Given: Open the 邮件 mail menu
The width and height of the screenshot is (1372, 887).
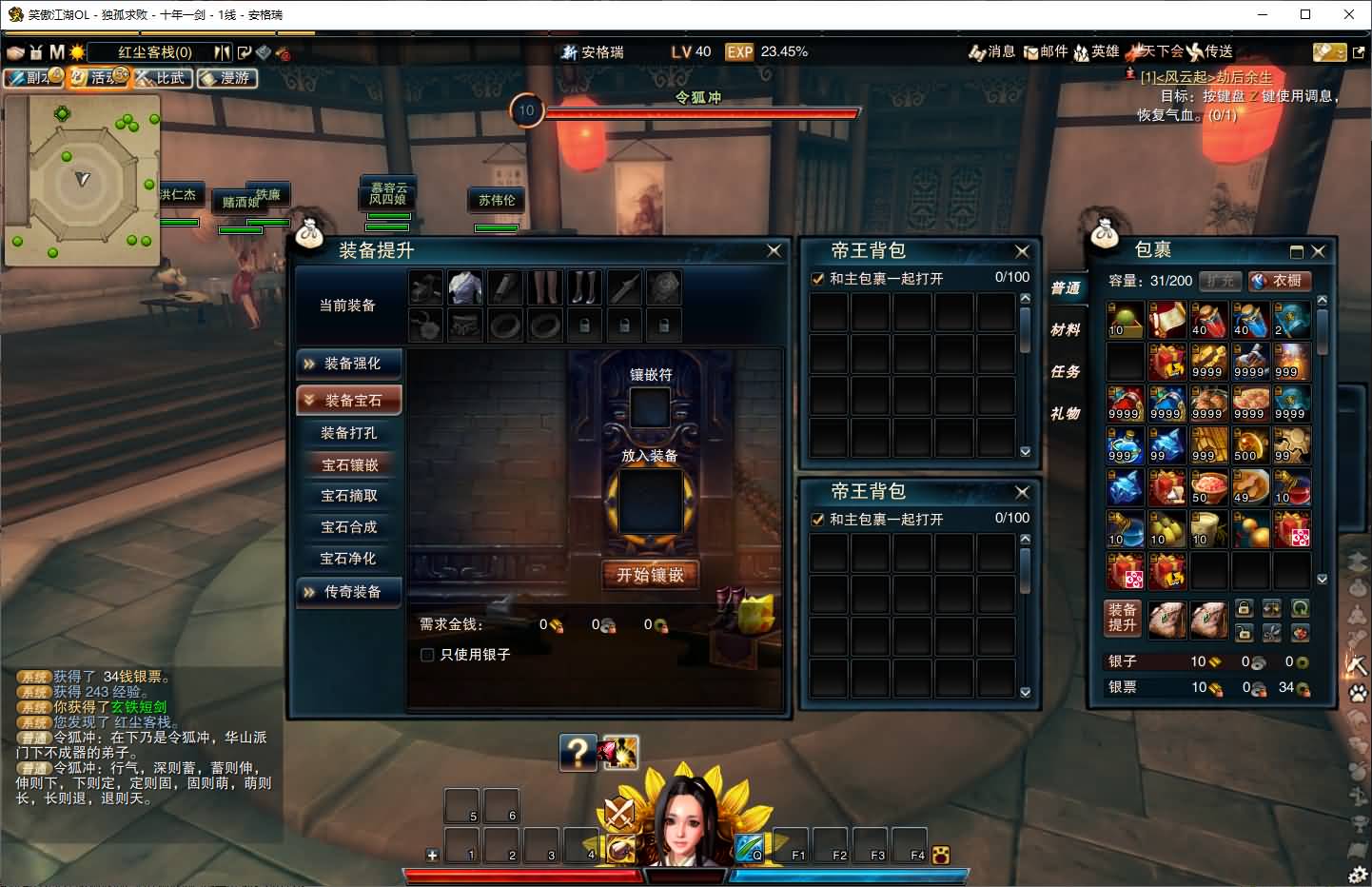Looking at the screenshot, I should pyautogui.click(x=1046, y=51).
